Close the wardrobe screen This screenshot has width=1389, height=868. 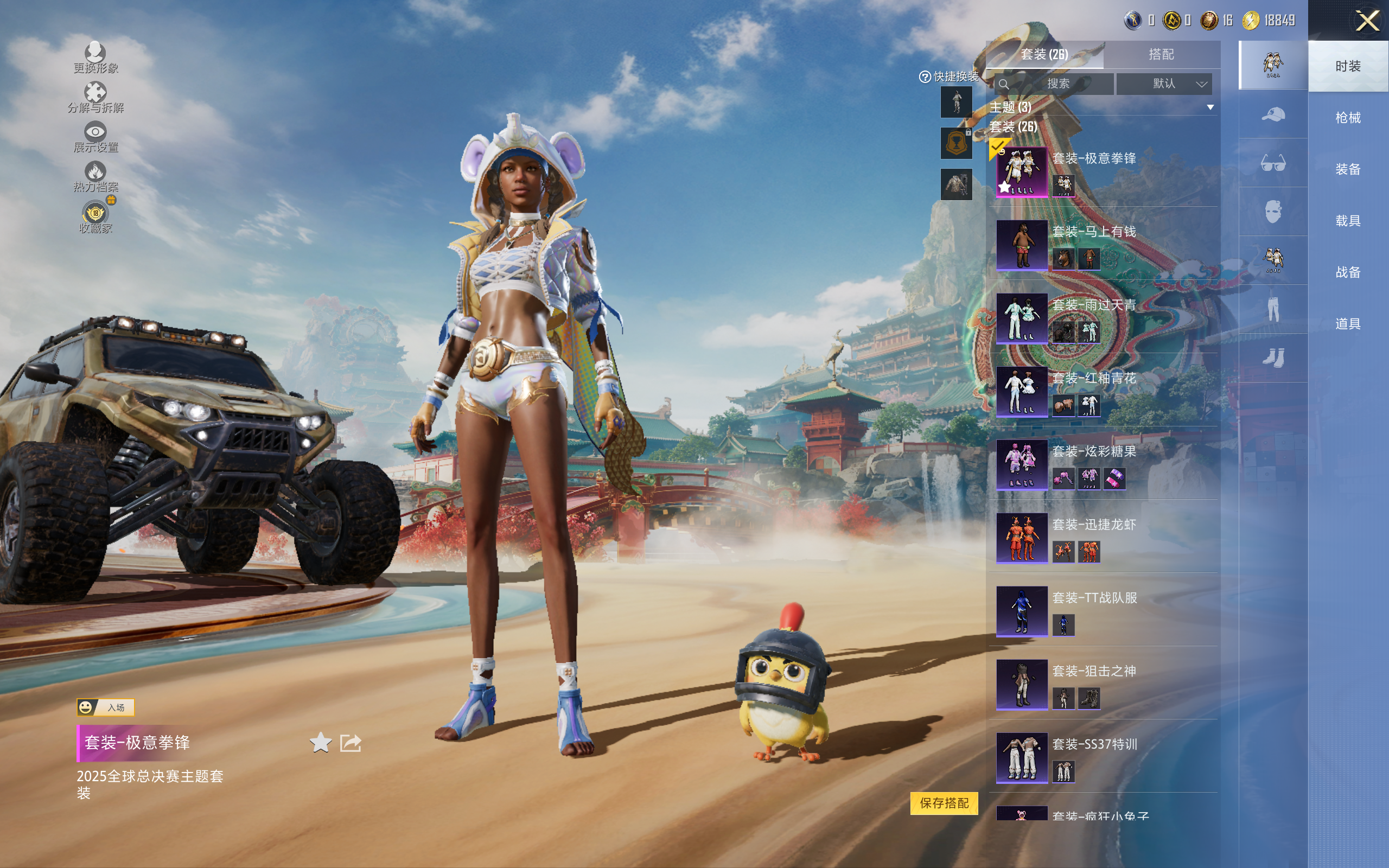point(1367,21)
